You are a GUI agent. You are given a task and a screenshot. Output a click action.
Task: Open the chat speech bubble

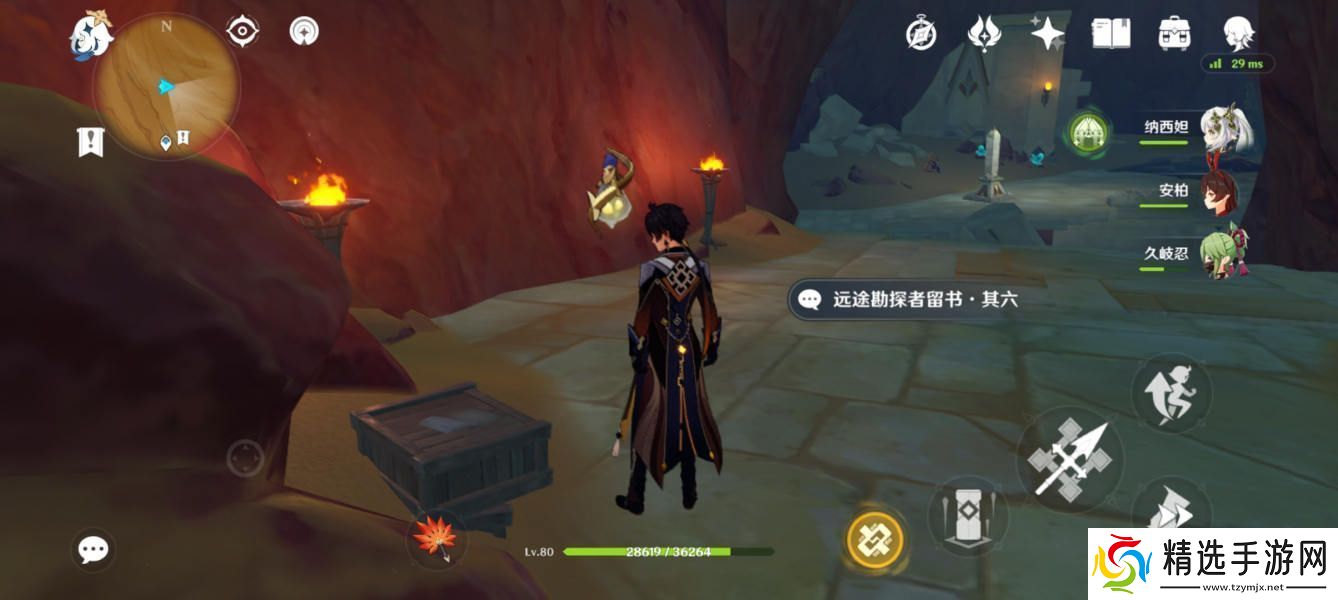(94, 549)
